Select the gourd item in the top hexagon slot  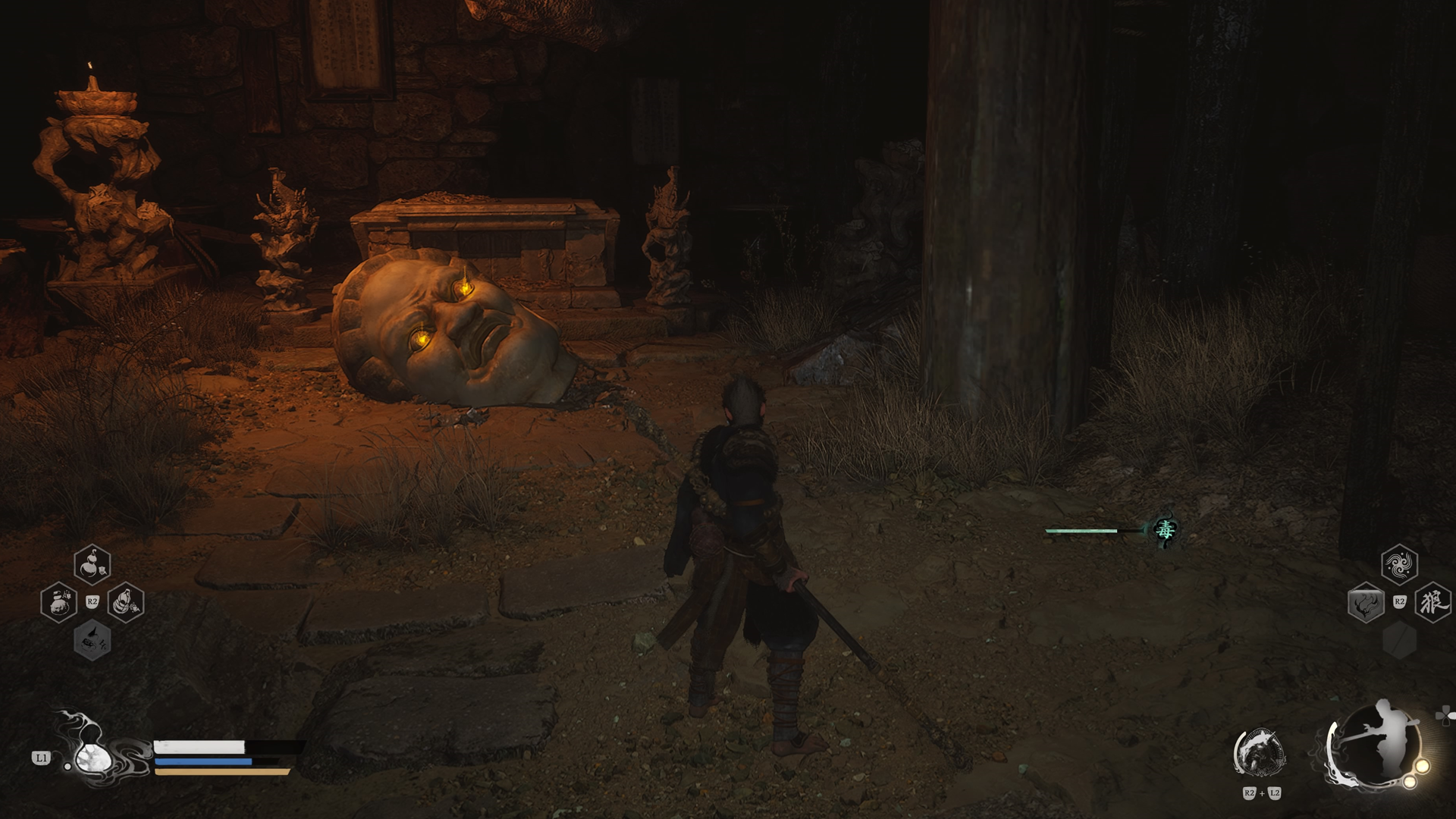[x=93, y=564]
